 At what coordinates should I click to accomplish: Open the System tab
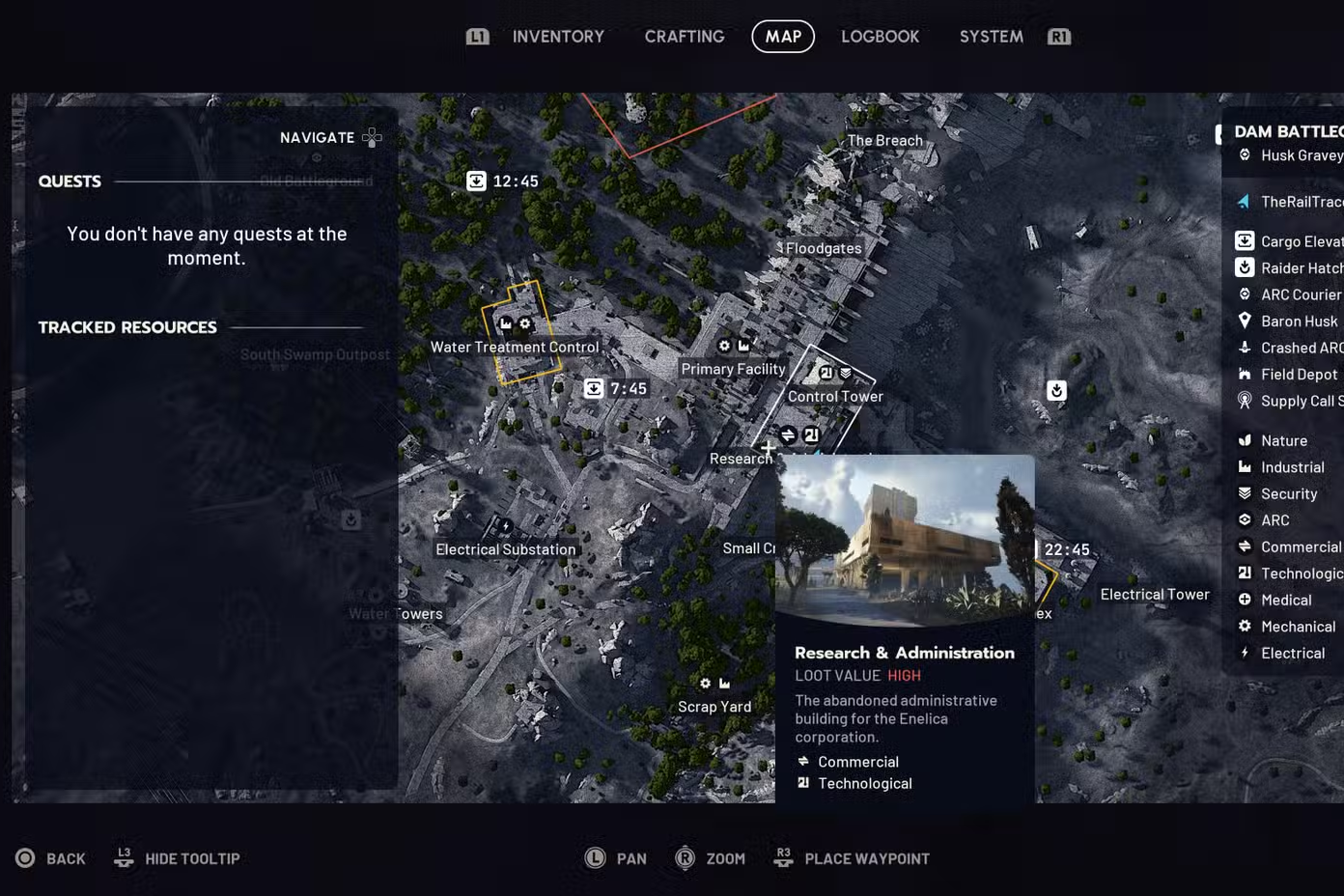click(991, 37)
